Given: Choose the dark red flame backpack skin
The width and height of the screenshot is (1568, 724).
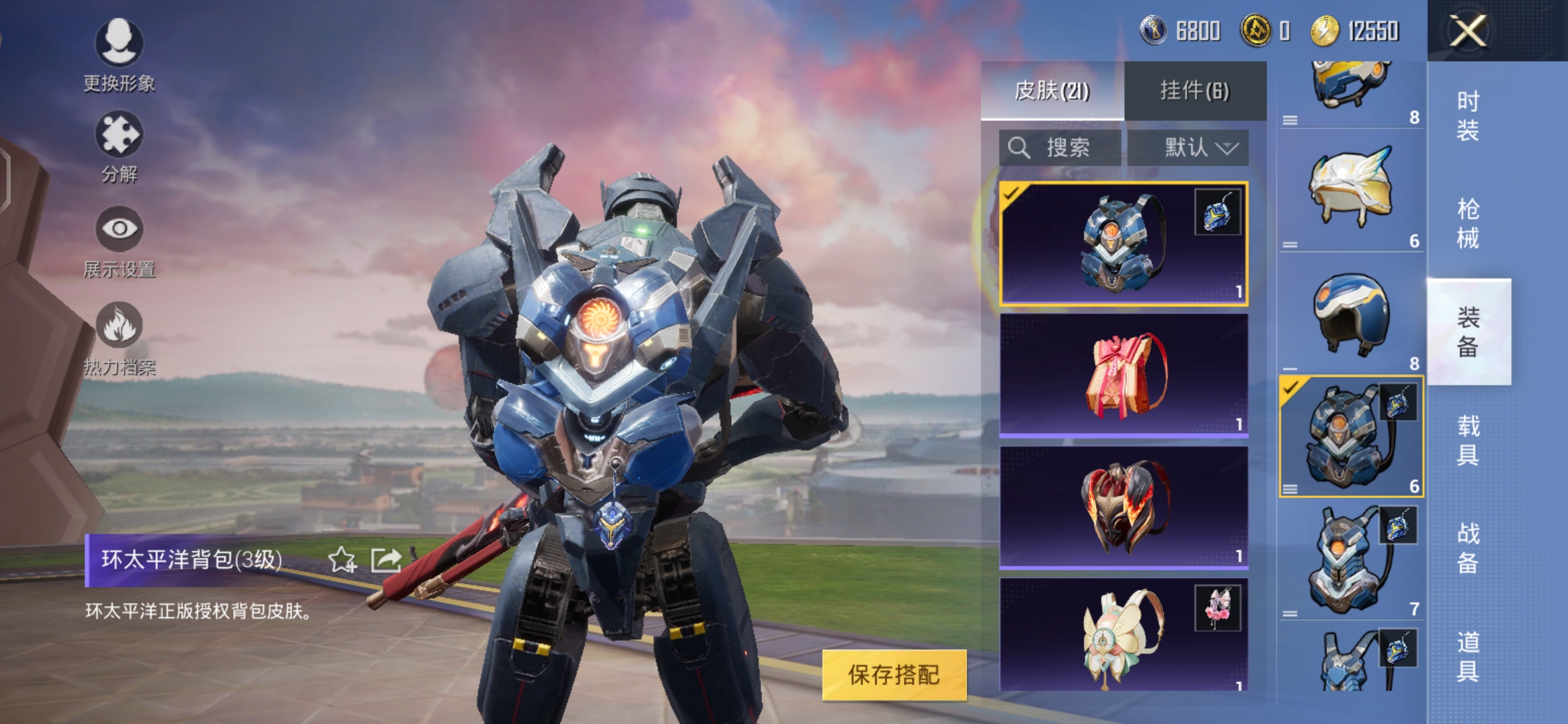Looking at the screenshot, I should 1122,507.
